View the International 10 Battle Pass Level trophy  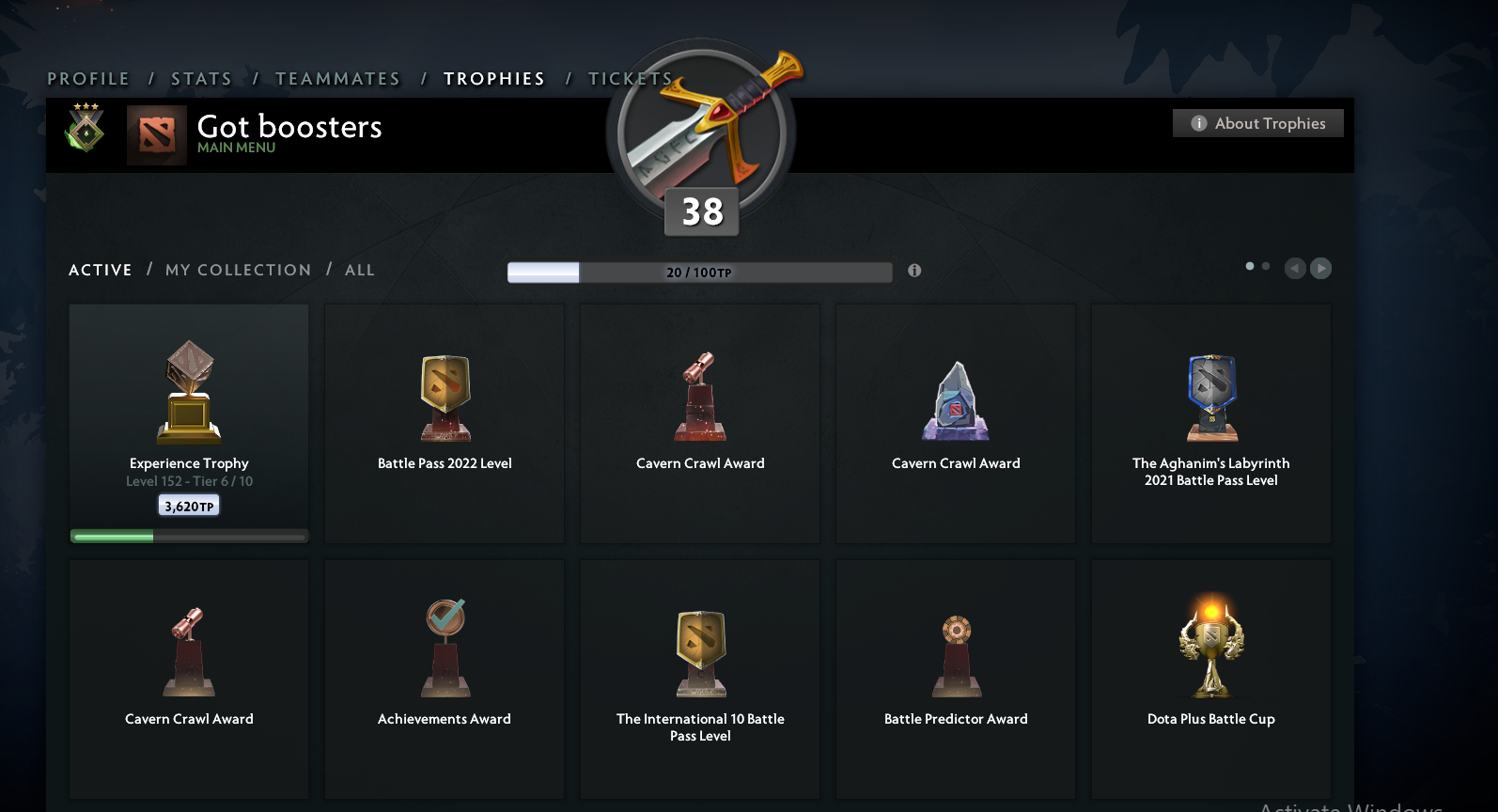699,648
